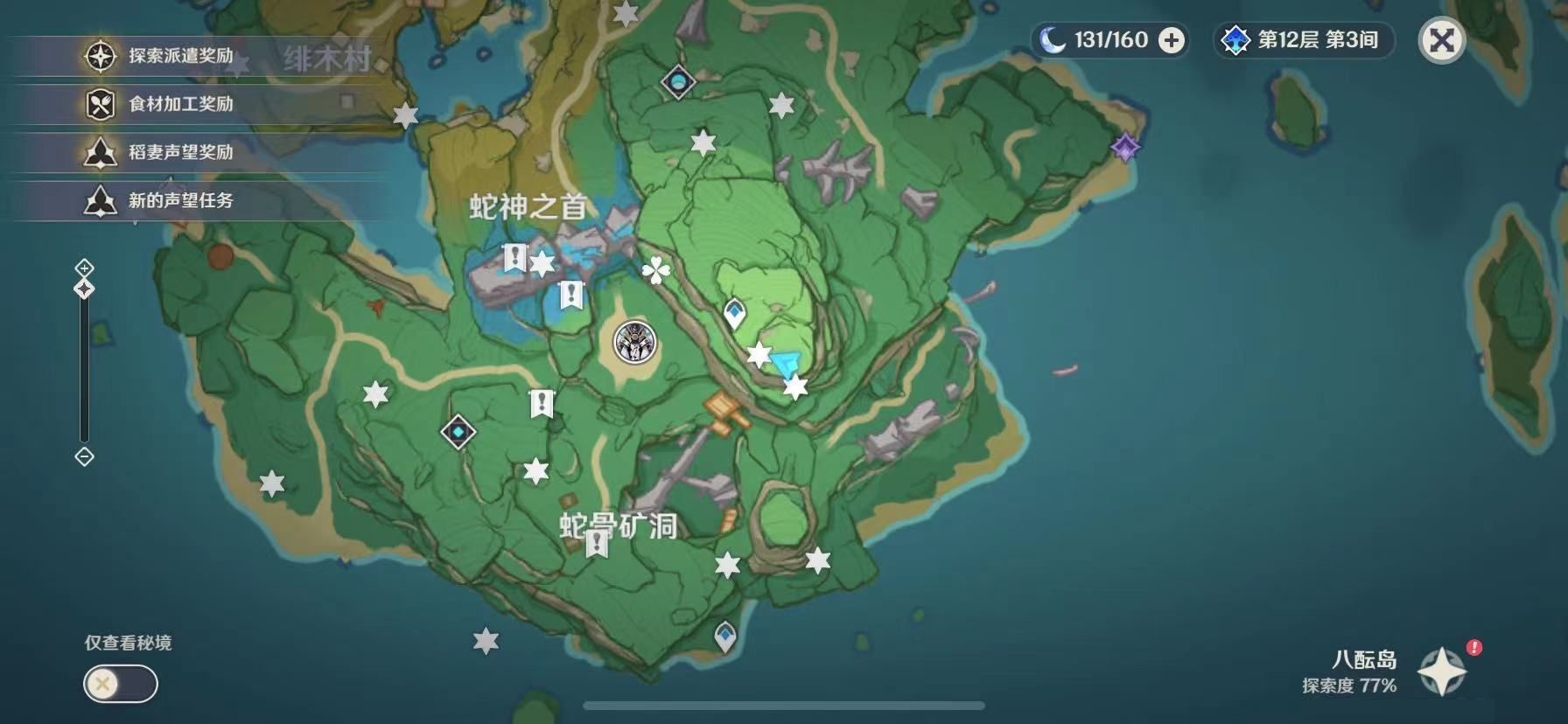The height and width of the screenshot is (724, 1568).
Task: Select the 食材加工奖励 cooking reward entry
Action: tap(180, 104)
